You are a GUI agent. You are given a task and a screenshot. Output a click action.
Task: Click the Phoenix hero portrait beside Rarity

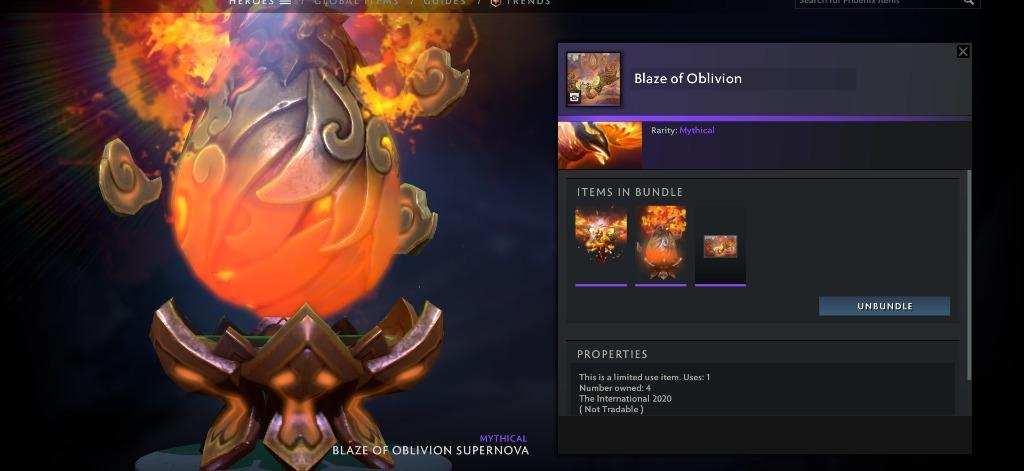coord(600,145)
